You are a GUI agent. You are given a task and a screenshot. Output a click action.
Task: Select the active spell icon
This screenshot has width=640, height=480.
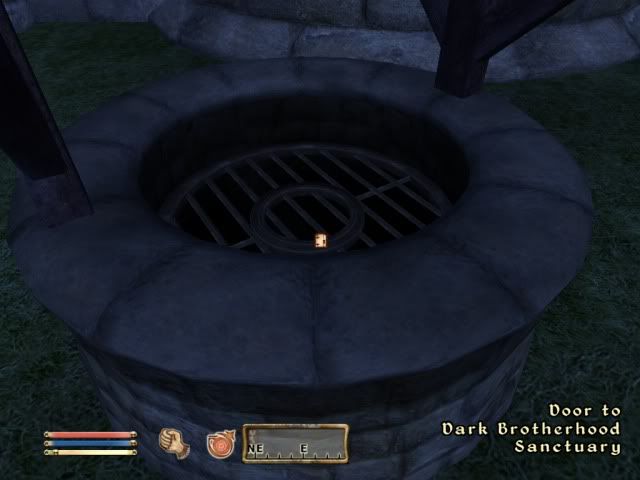[x=220, y=443]
